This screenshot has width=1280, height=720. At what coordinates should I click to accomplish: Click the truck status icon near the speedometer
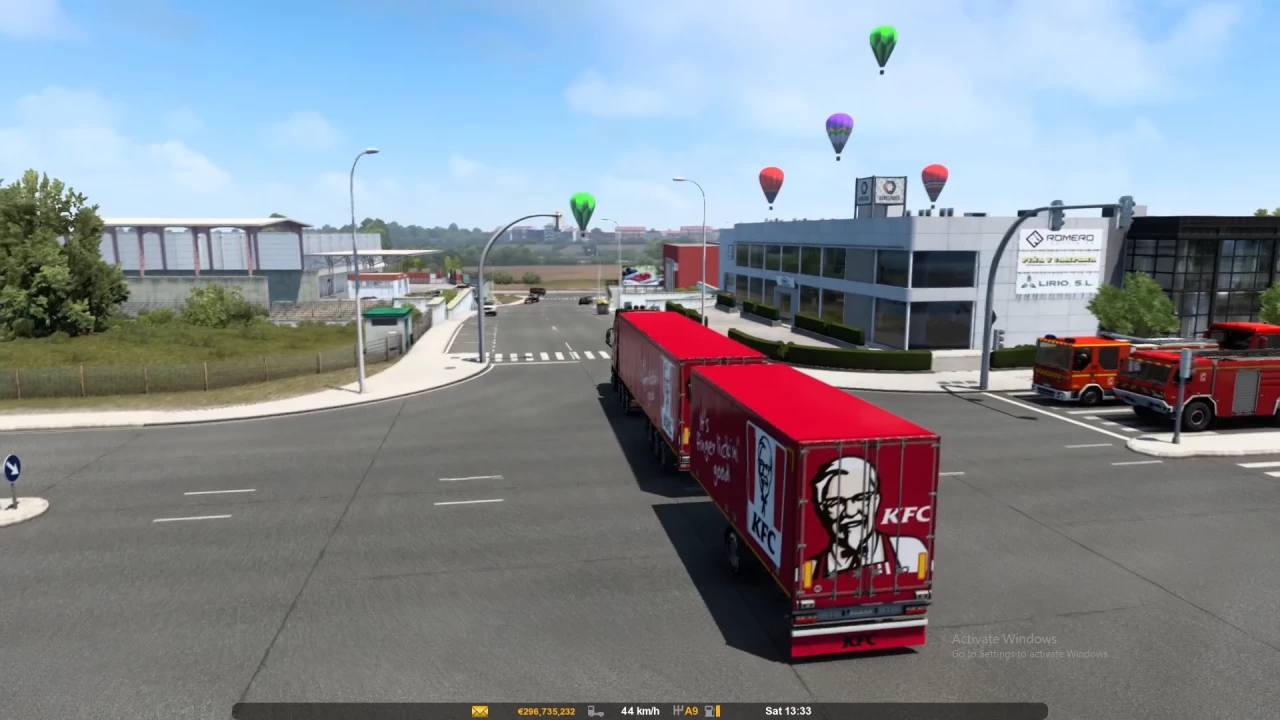[595, 710]
